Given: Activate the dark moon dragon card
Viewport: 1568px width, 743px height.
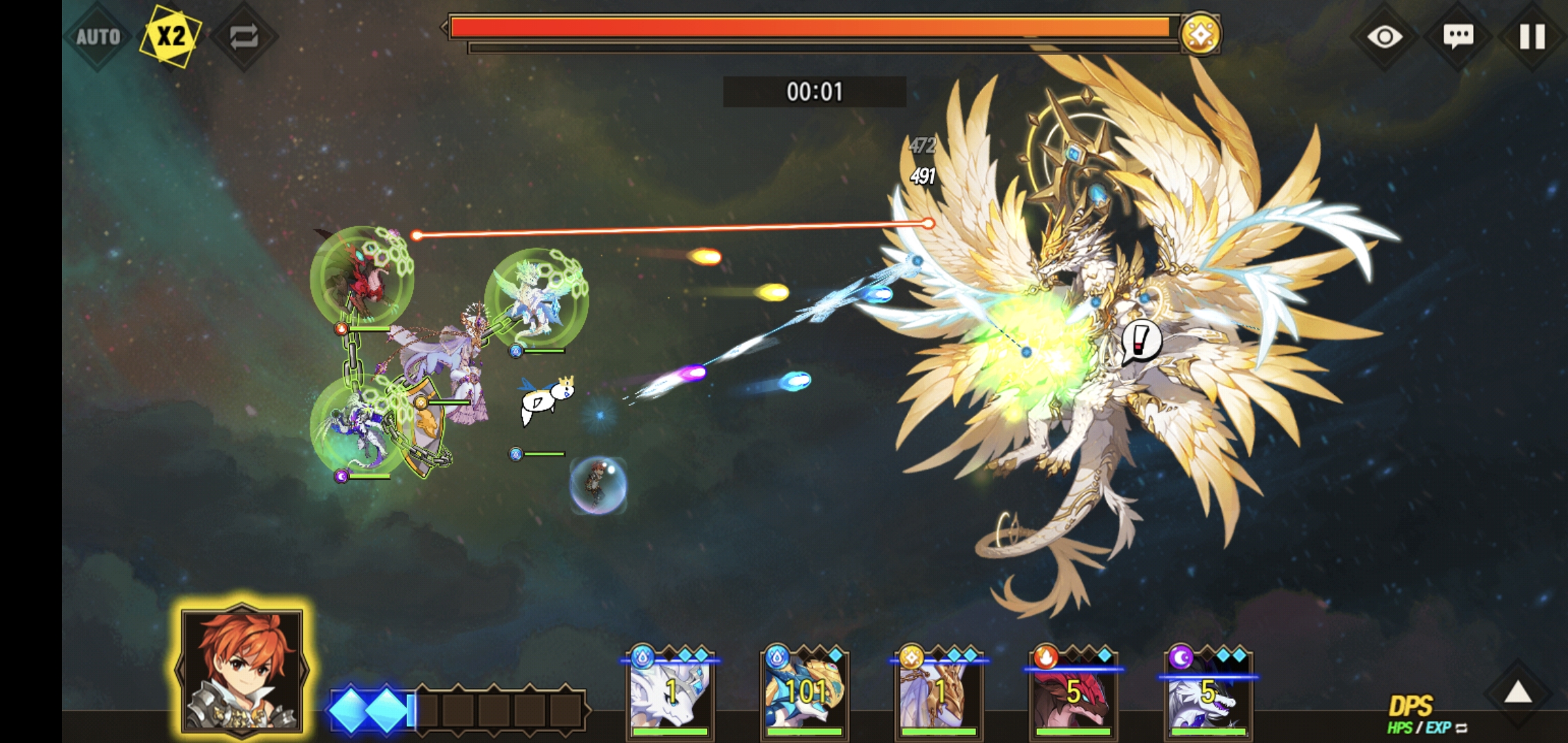Looking at the screenshot, I should tap(1208, 691).
